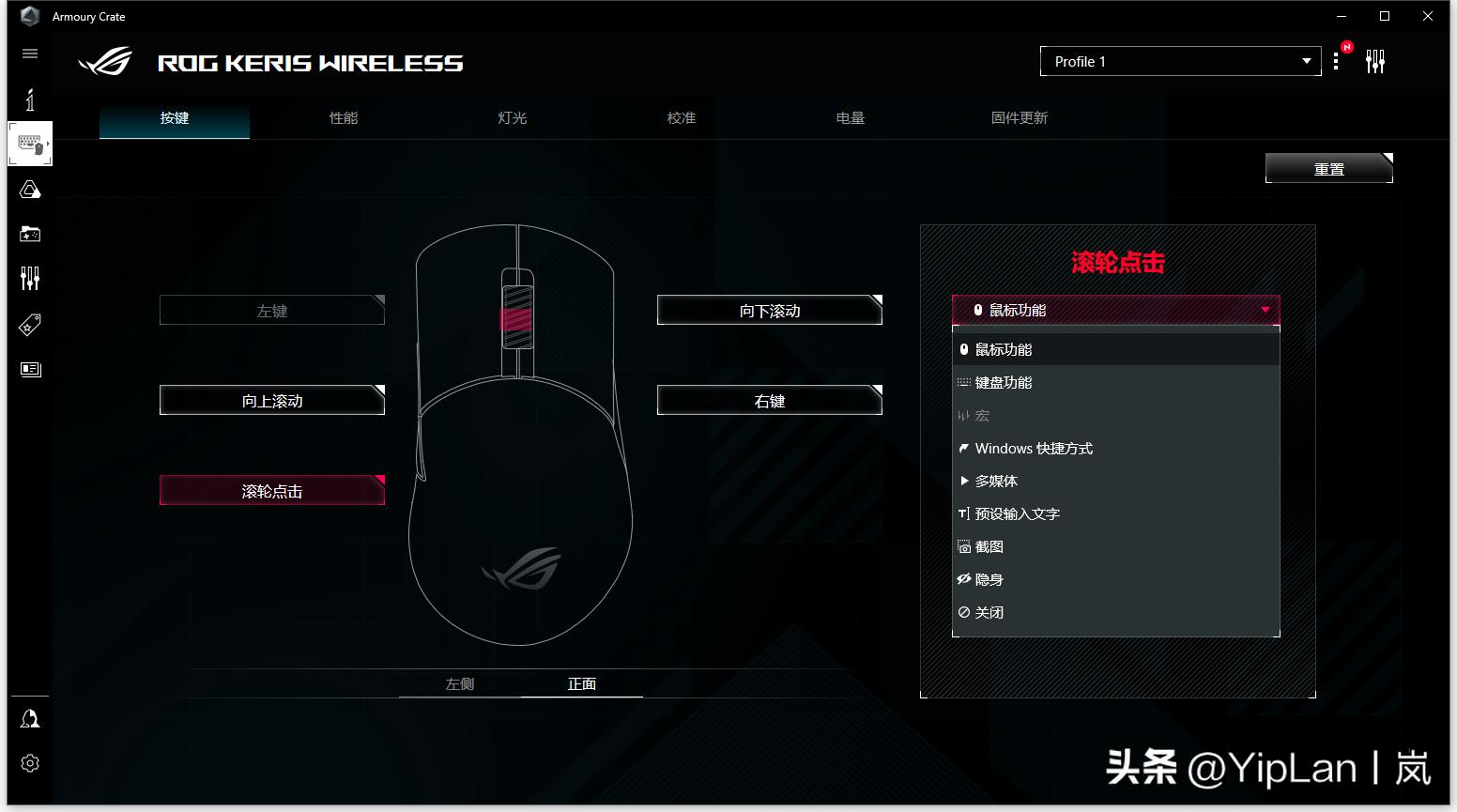Image resolution: width=1457 pixels, height=812 pixels.
Task: Select the 向下滚动 scroll-down button assignment
Action: [770, 311]
